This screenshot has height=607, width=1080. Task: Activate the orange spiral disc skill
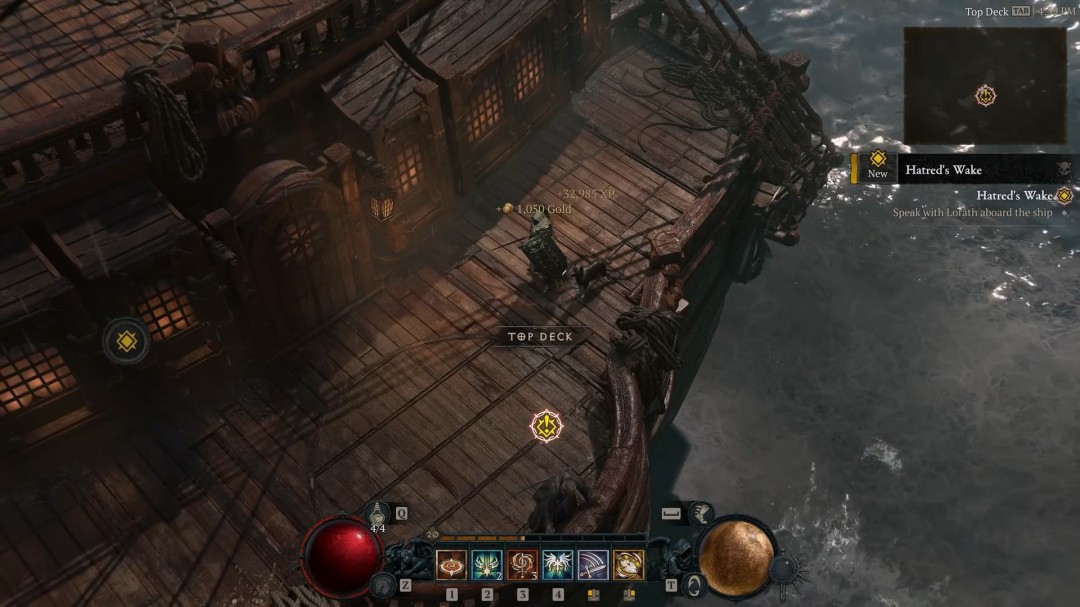click(x=451, y=565)
